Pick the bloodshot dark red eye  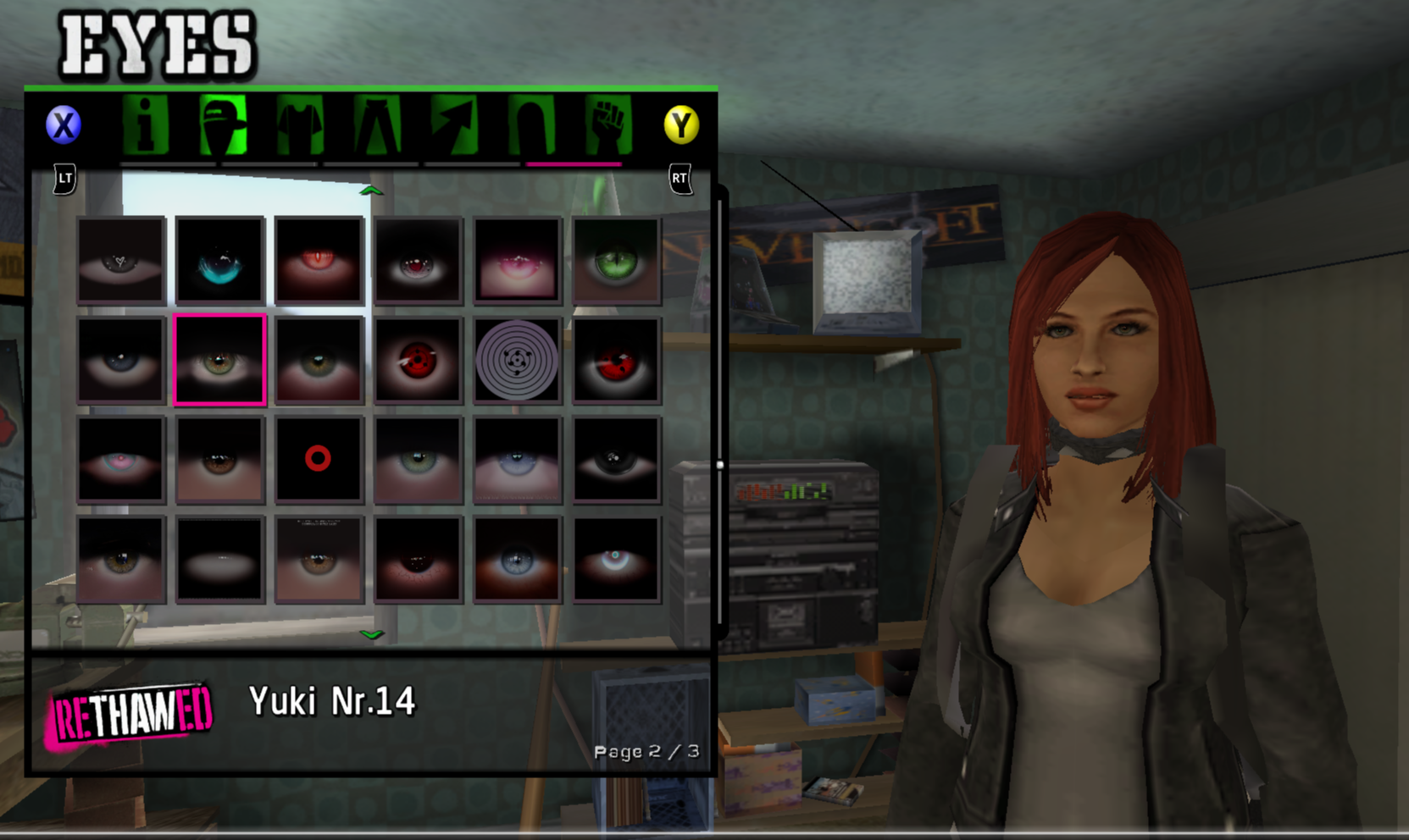pos(418,559)
